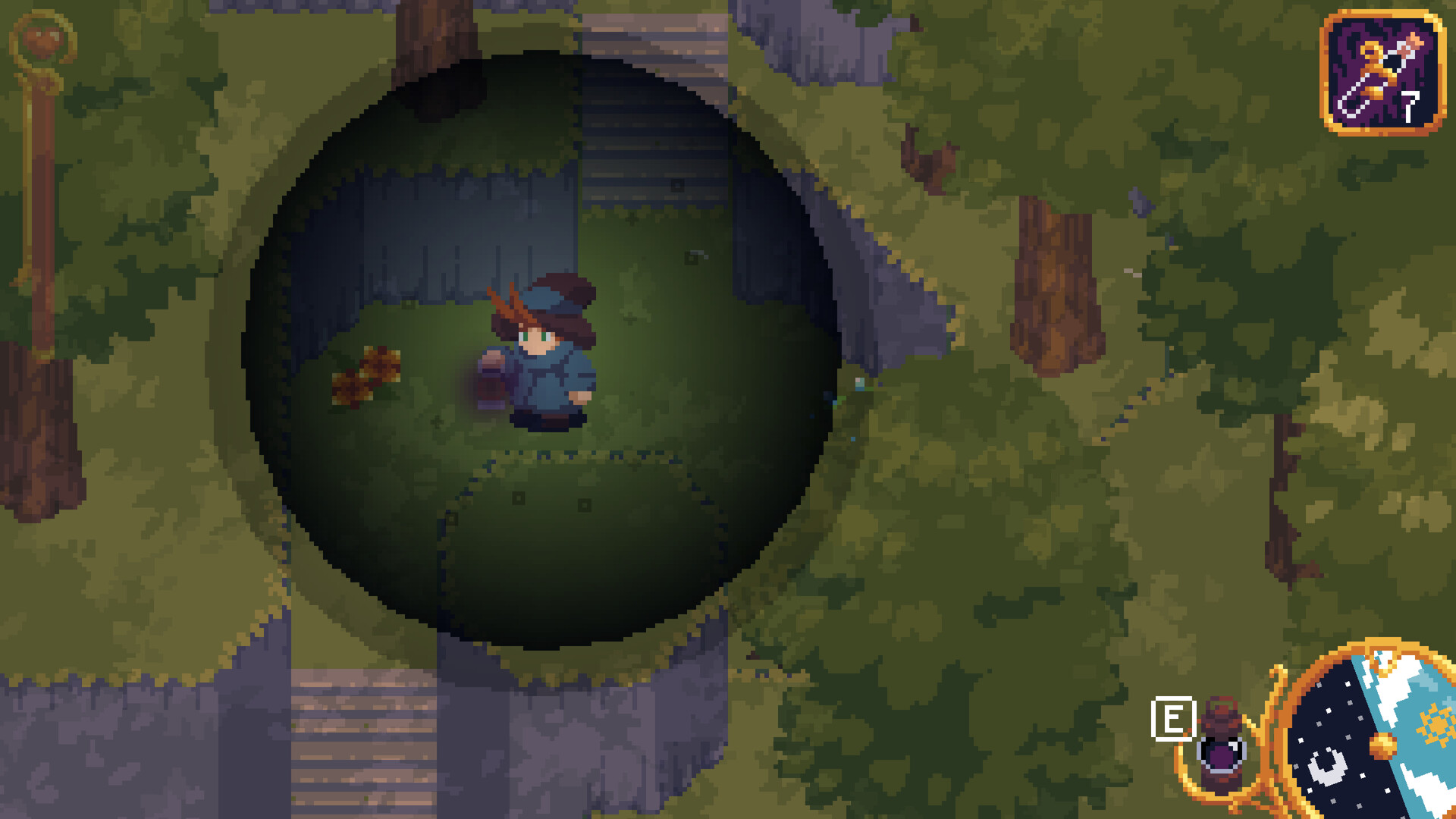The image size is (1456, 819).
Task: Click the crescent moon on the time dial
Action: pyautogui.click(x=1328, y=768)
